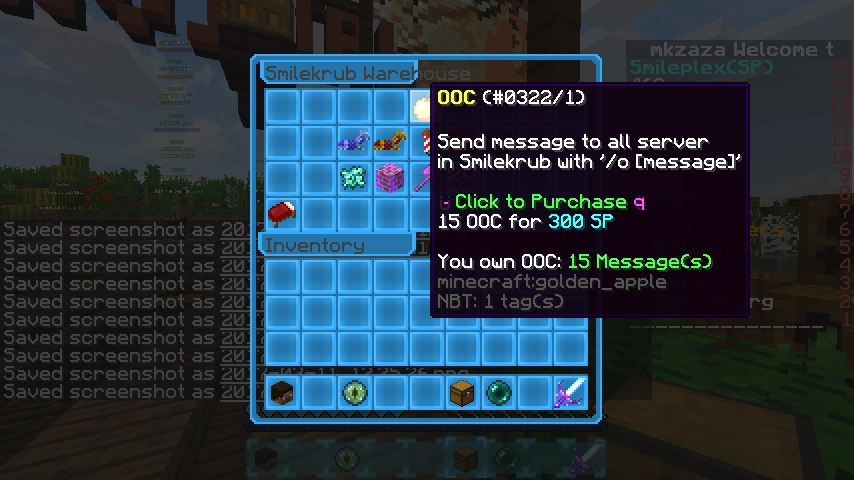Click the chest item in inventory
The width and height of the screenshot is (854, 480).
(461, 391)
